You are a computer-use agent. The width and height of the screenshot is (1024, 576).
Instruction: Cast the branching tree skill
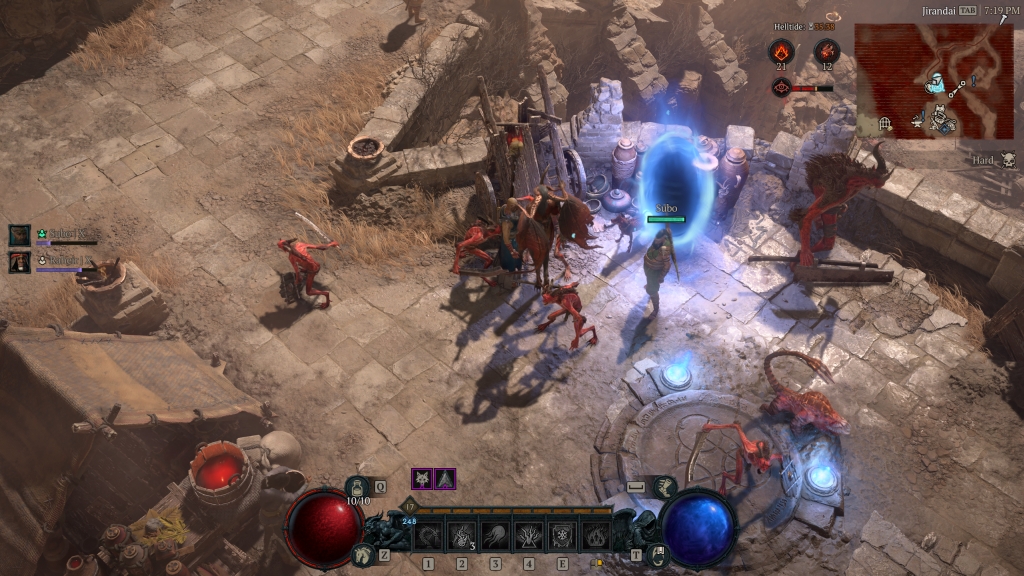528,536
